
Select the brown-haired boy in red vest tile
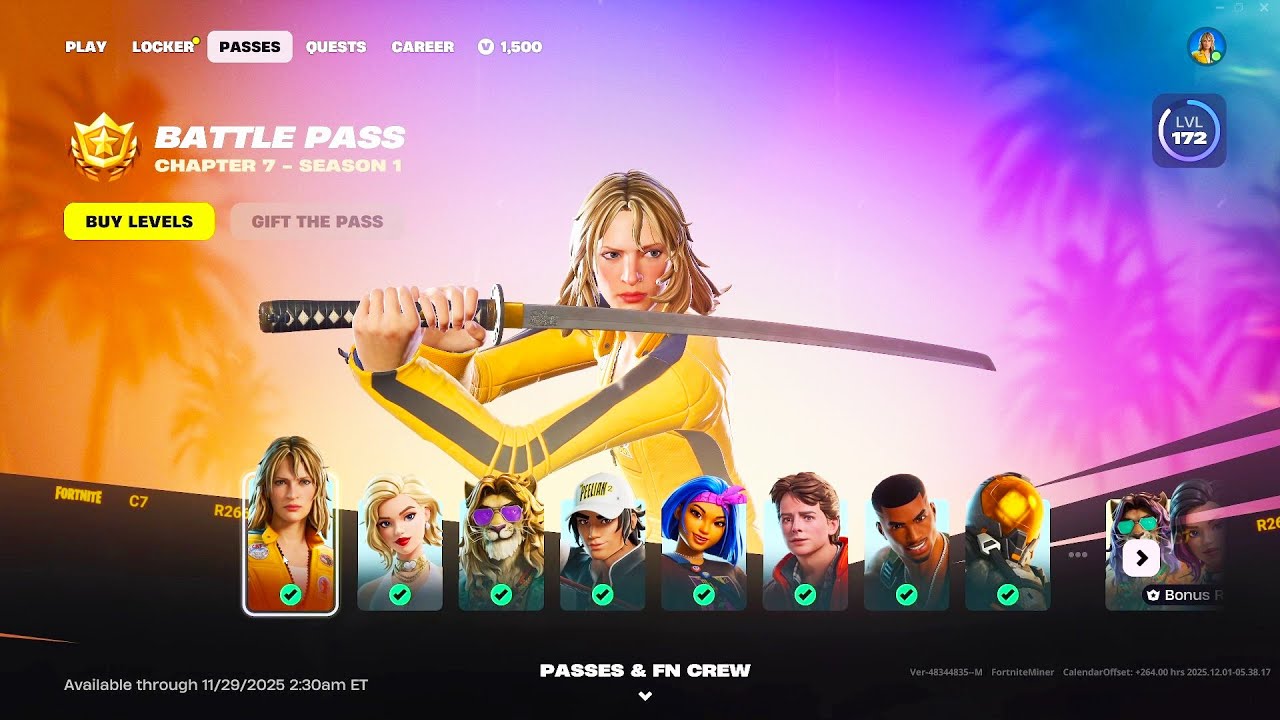tap(805, 545)
